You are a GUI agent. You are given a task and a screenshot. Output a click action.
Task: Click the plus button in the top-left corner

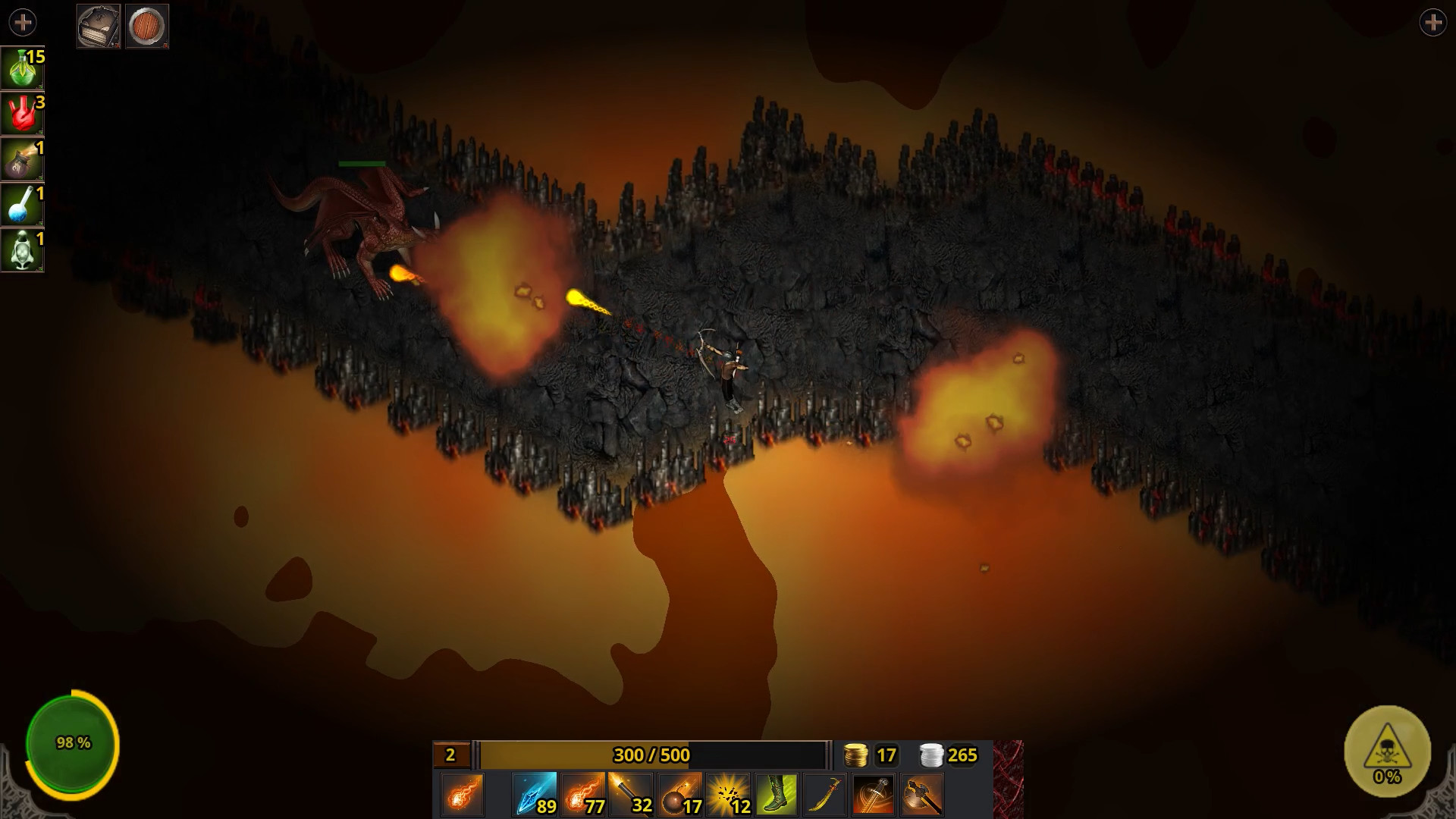coord(23,23)
